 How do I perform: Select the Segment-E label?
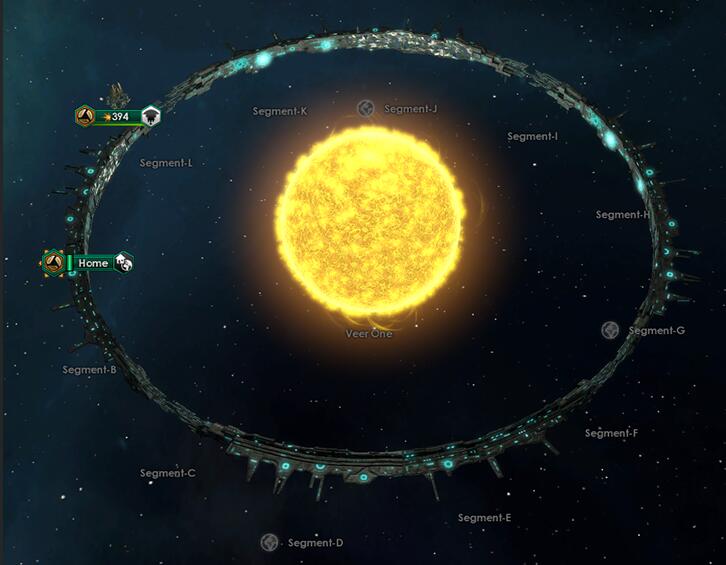coord(484,518)
